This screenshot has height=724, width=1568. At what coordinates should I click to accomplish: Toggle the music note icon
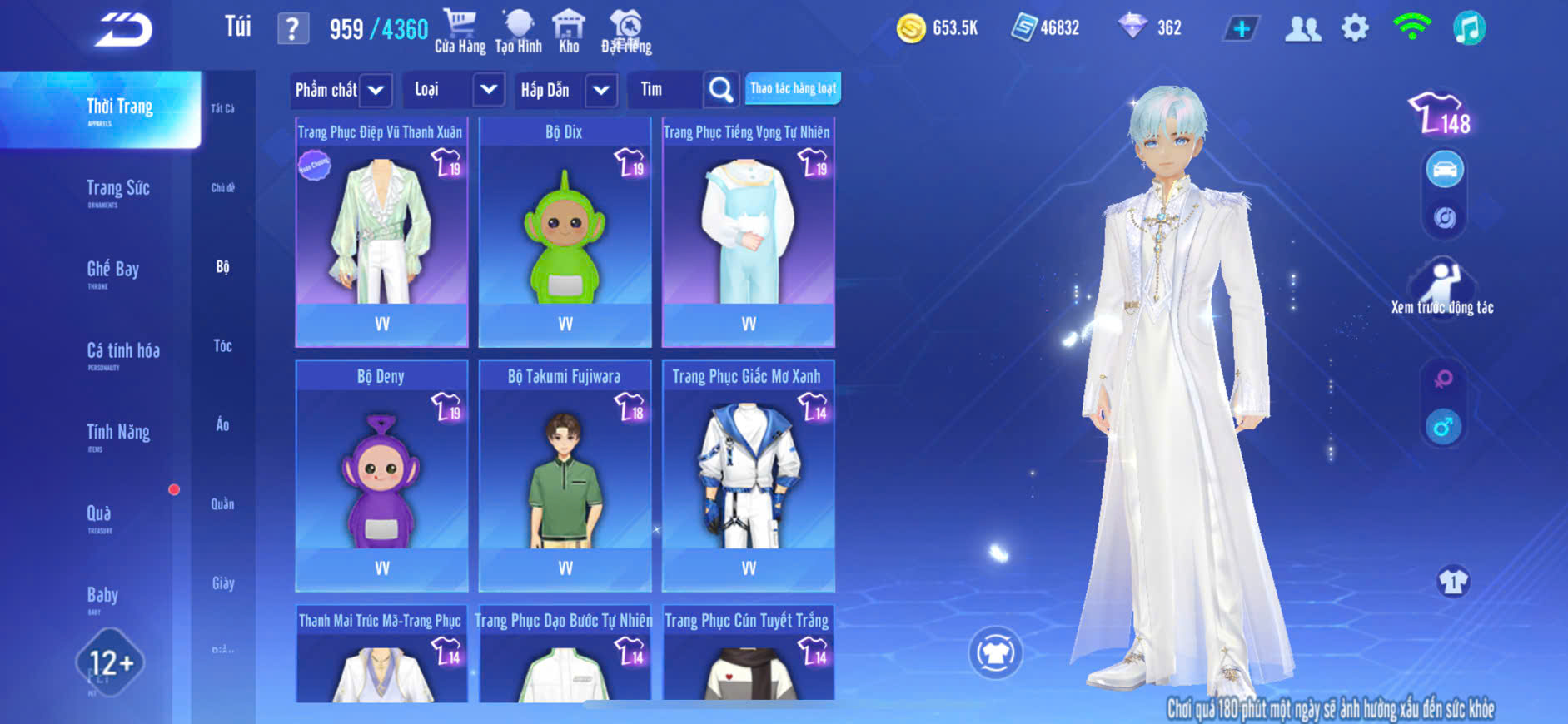pos(1469,28)
